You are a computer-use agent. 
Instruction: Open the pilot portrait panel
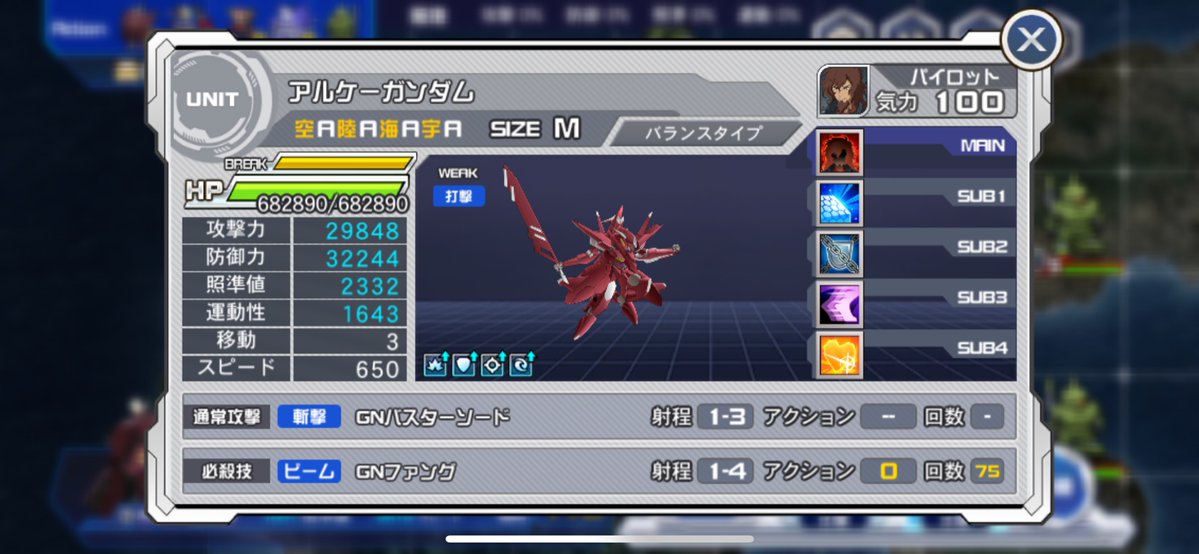pyautogui.click(x=843, y=91)
